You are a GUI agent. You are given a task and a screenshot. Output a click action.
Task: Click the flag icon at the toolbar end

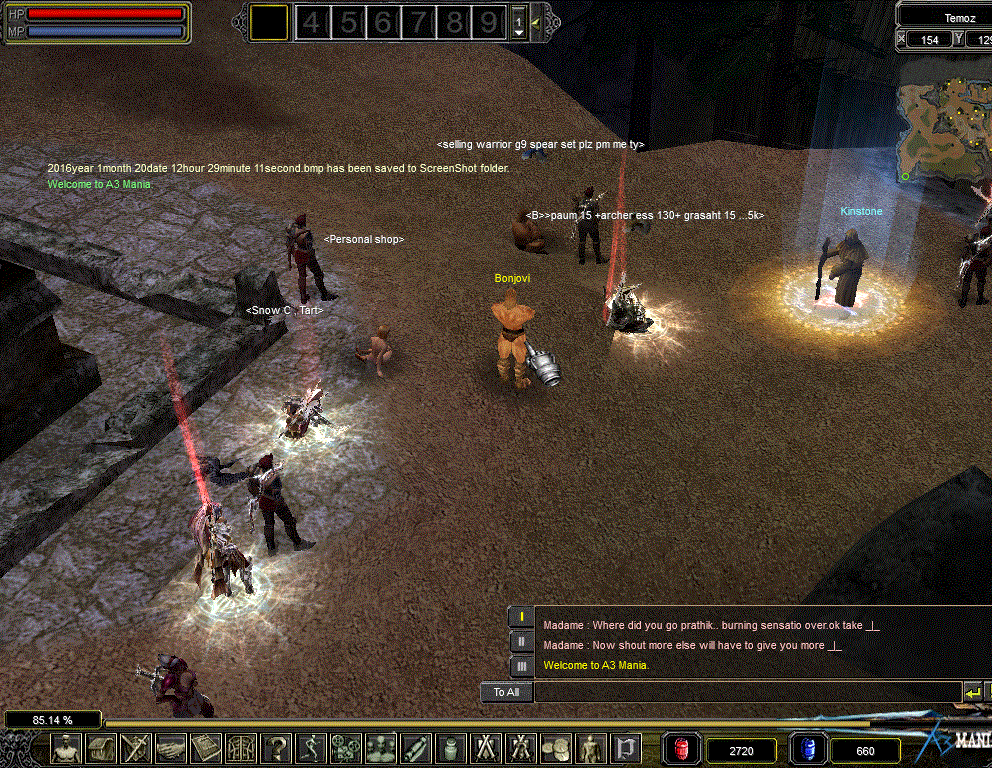pos(625,748)
